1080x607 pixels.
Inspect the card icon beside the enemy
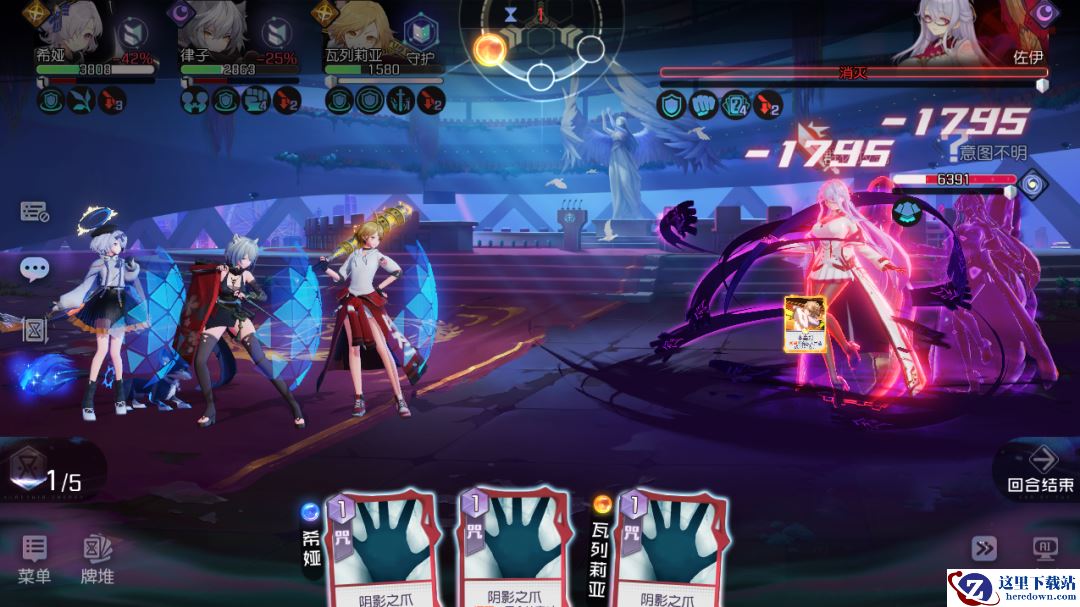coord(805,324)
